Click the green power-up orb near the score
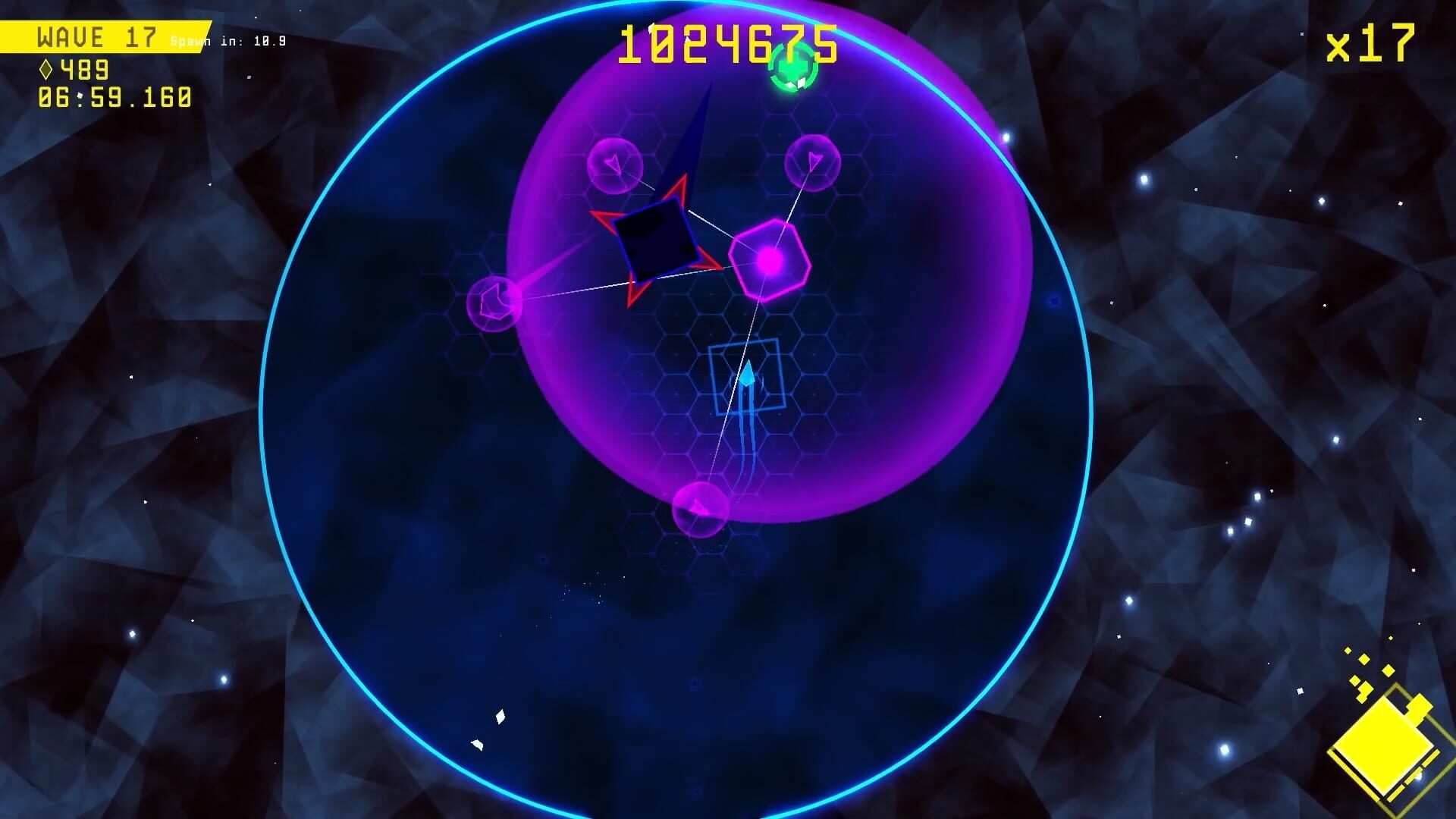The height and width of the screenshot is (819, 1456). (x=792, y=68)
